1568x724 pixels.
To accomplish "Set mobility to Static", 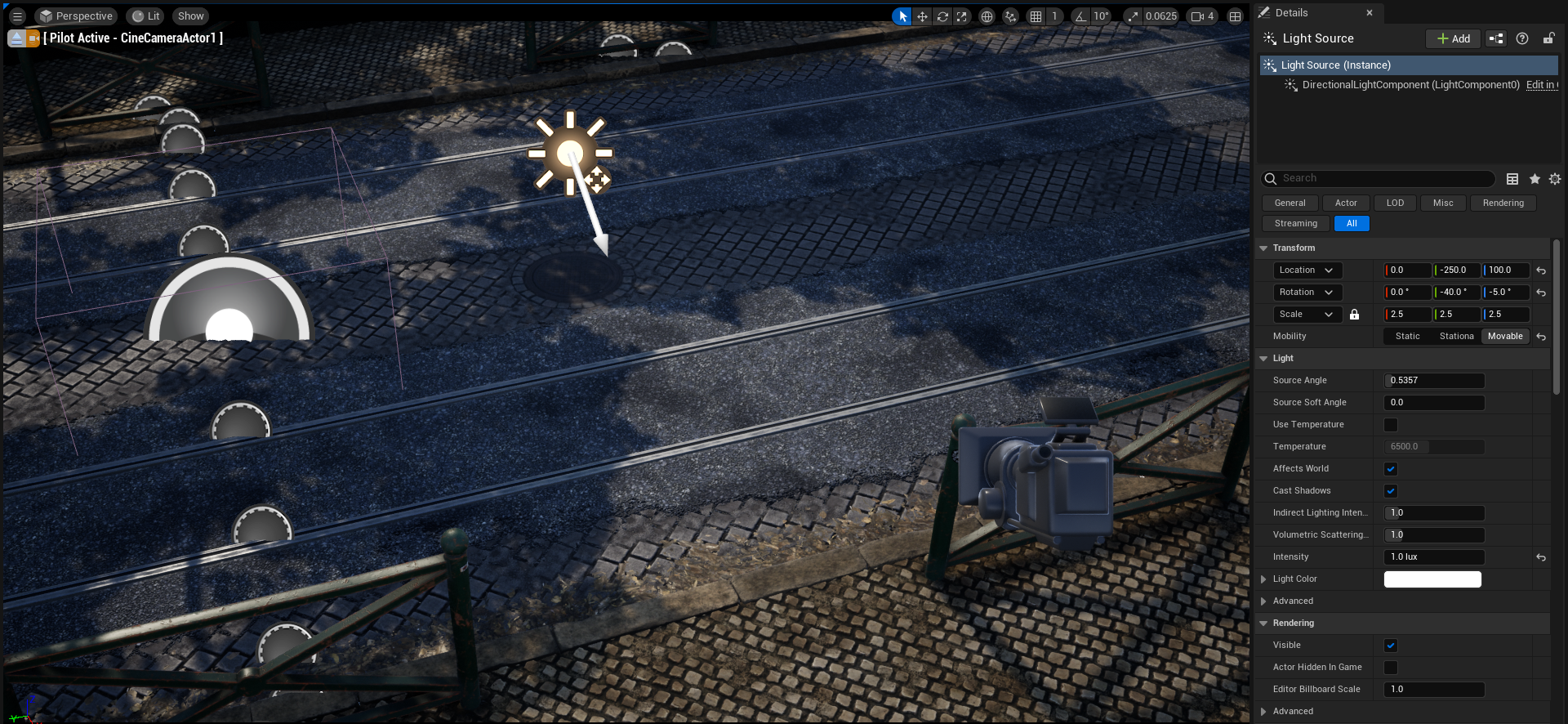I will coord(1407,336).
